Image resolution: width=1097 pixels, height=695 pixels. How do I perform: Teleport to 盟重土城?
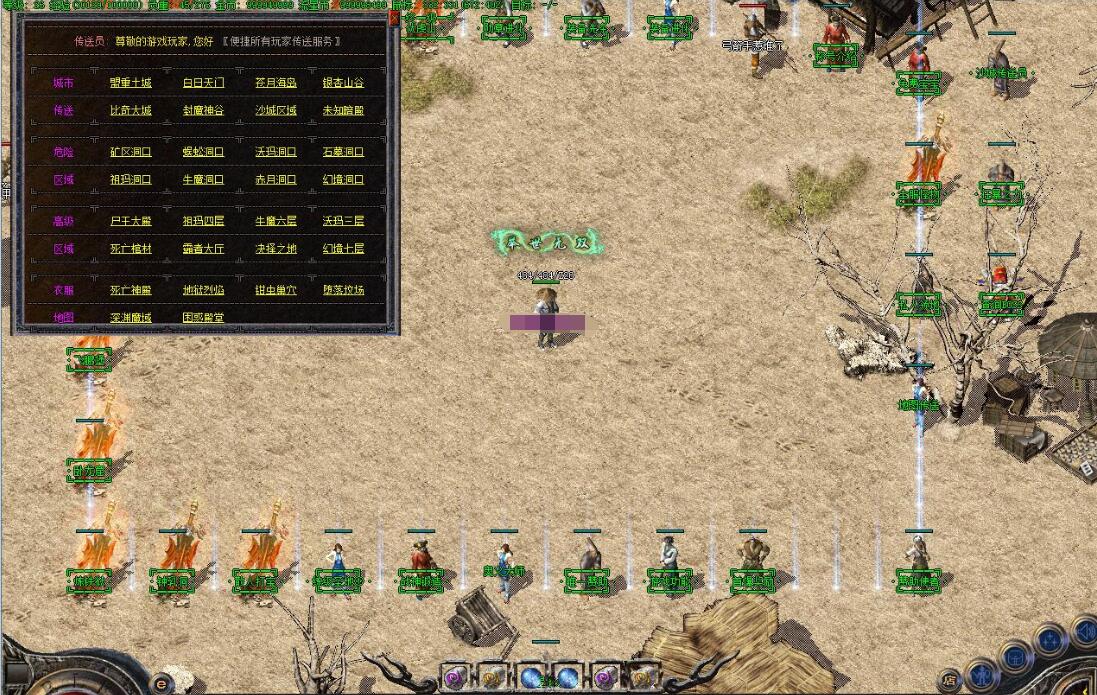tap(130, 83)
